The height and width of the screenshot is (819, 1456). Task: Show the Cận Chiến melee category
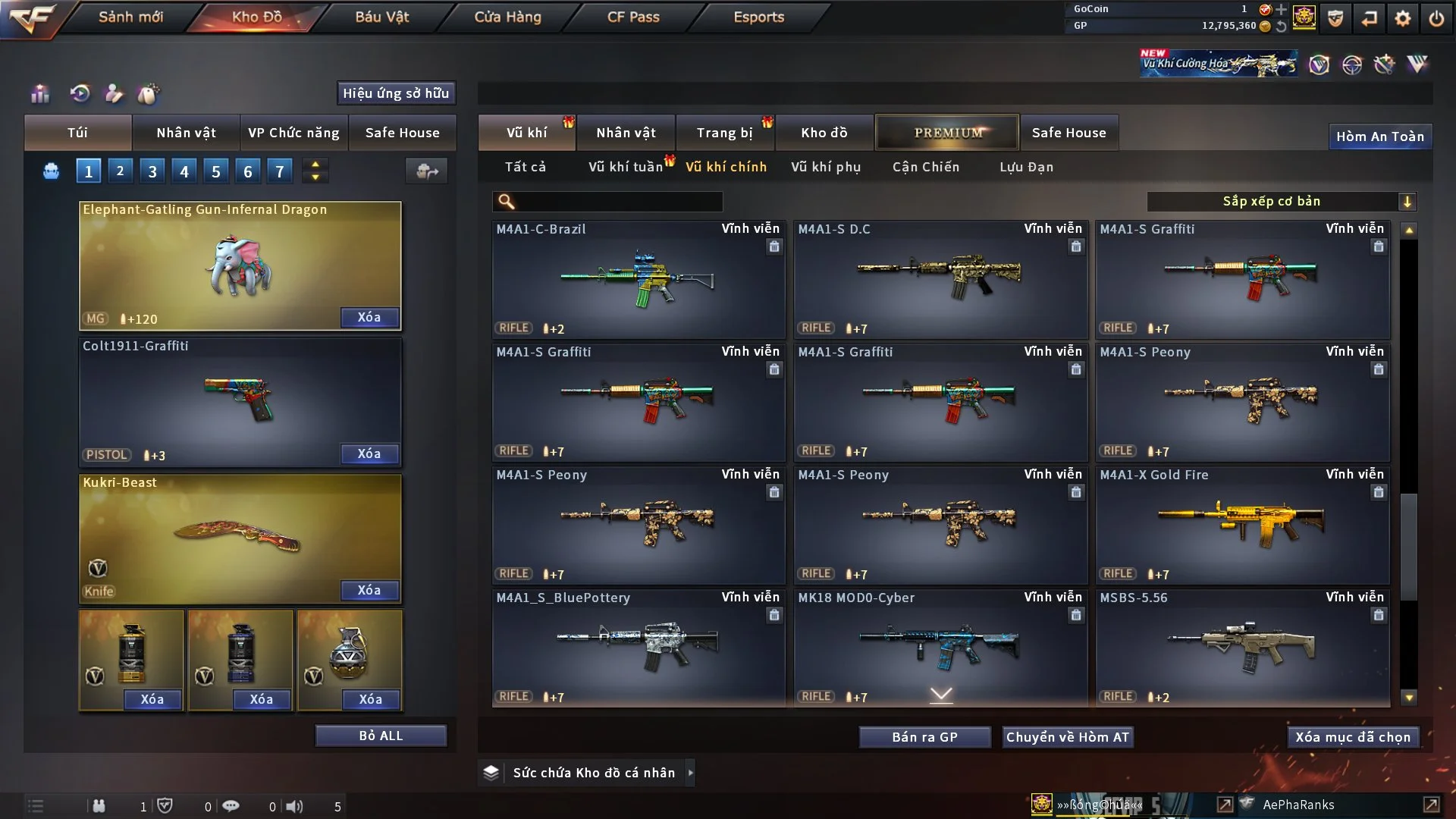coord(926,167)
